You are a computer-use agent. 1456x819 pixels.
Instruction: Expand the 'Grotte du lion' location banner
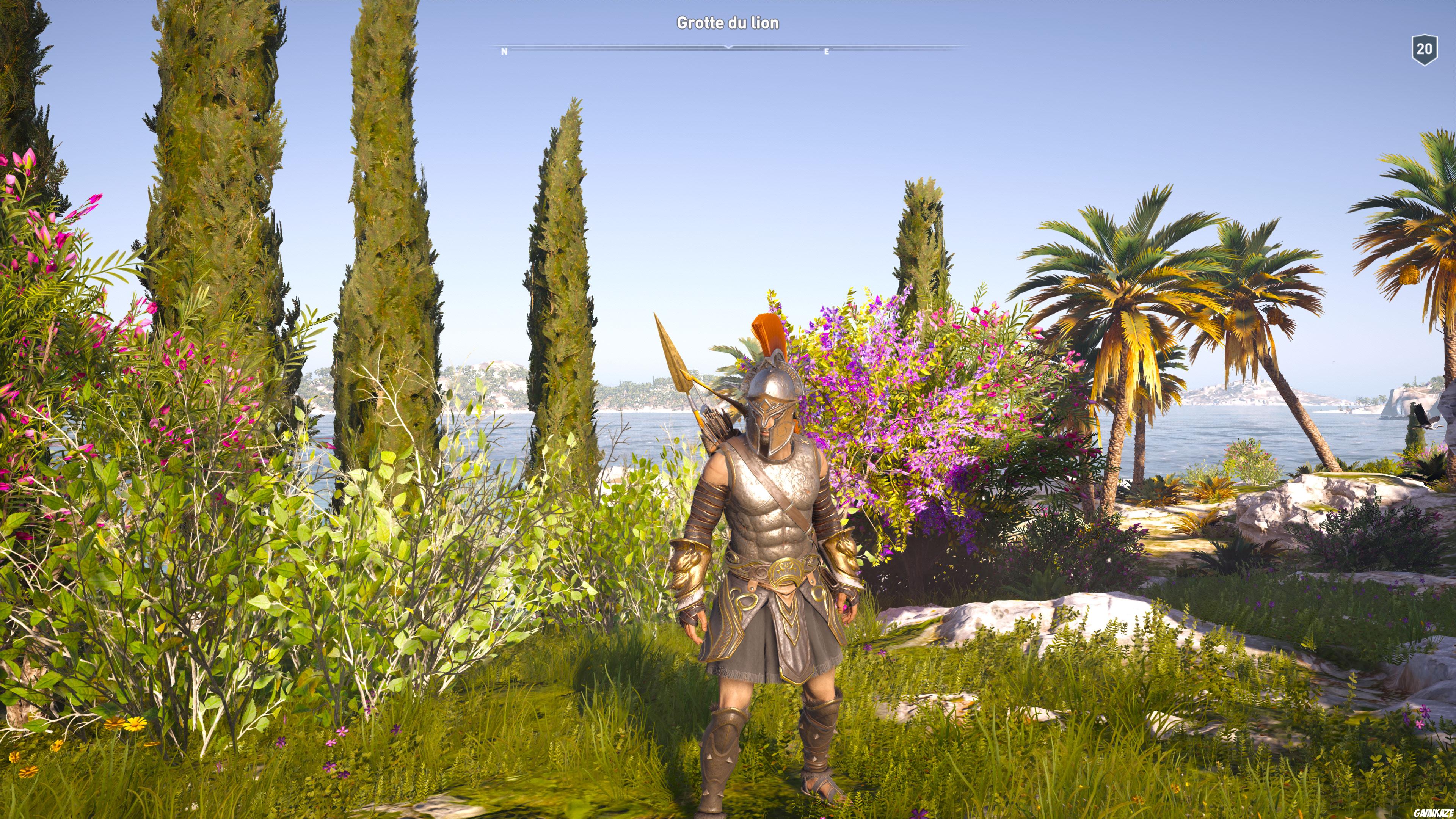click(x=728, y=24)
